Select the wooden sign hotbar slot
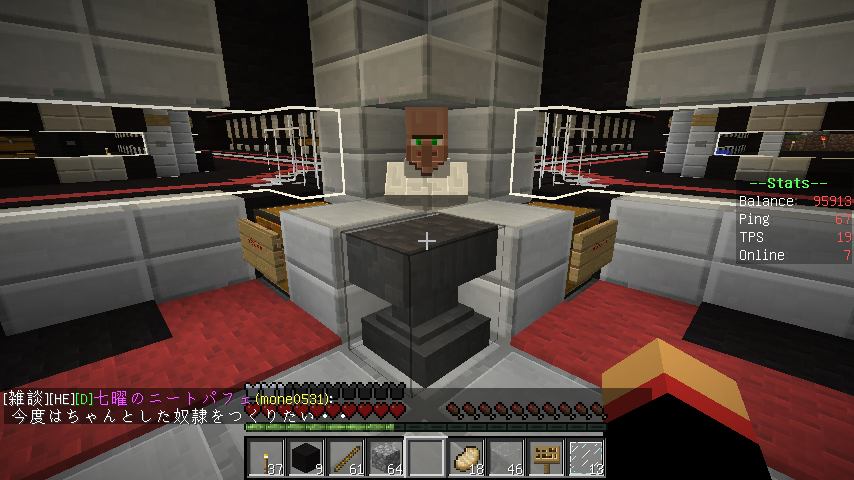The image size is (854, 480). pyautogui.click(x=546, y=458)
